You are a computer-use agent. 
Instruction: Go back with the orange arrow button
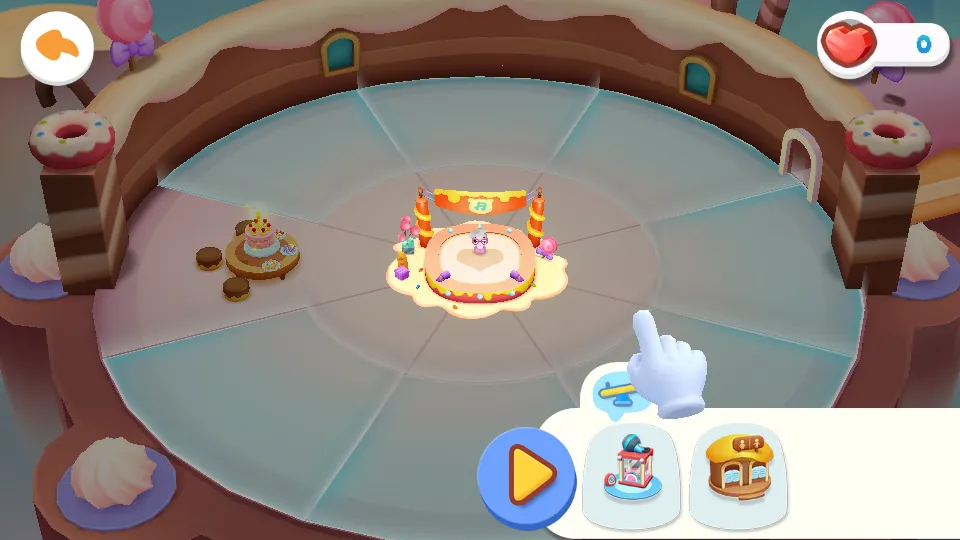57,46
